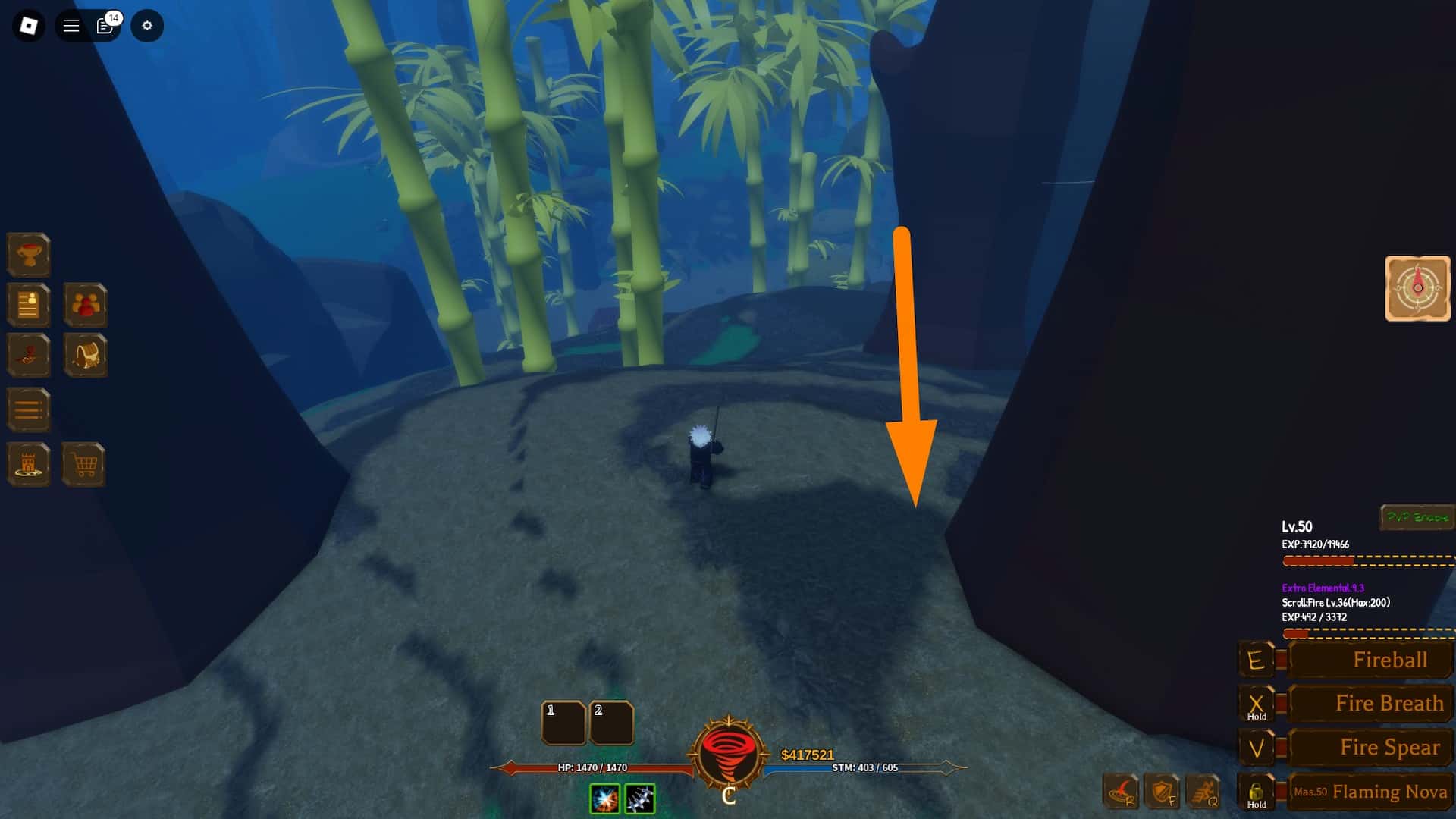Image resolution: width=1456 pixels, height=819 pixels.
Task: Open the Roblox hamburger menu
Action: 70,25
